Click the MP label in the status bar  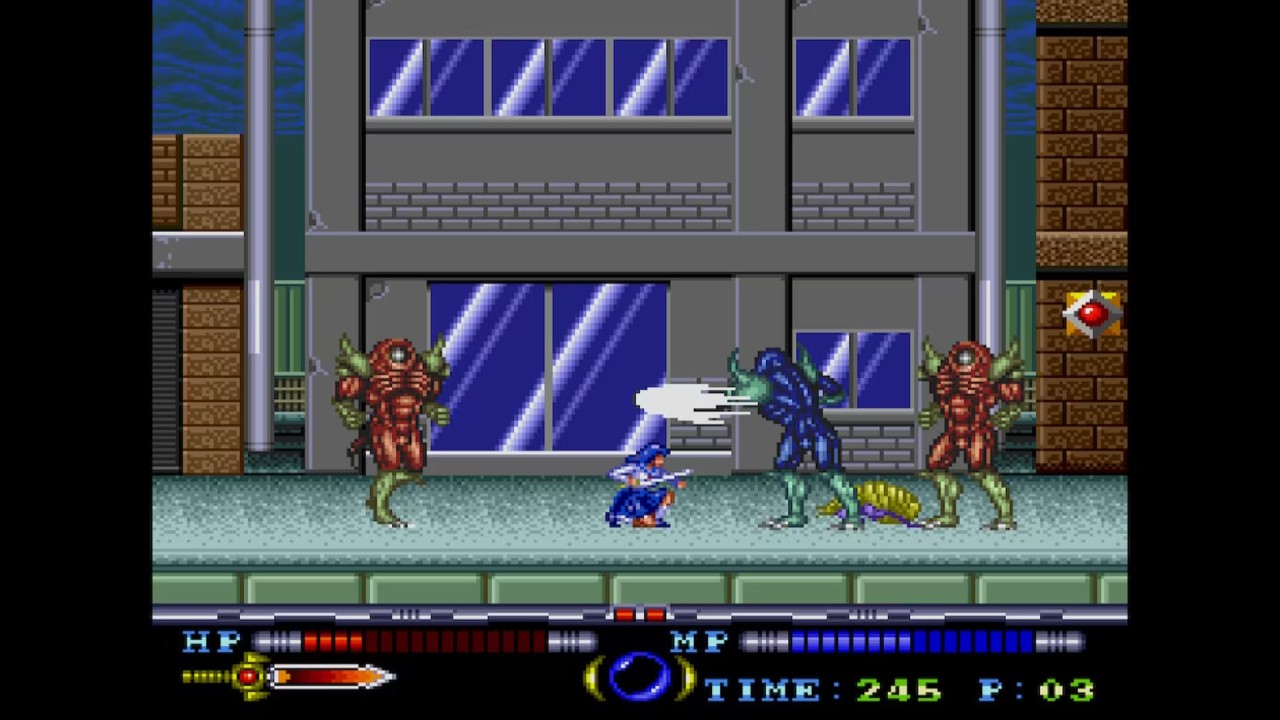[700, 643]
